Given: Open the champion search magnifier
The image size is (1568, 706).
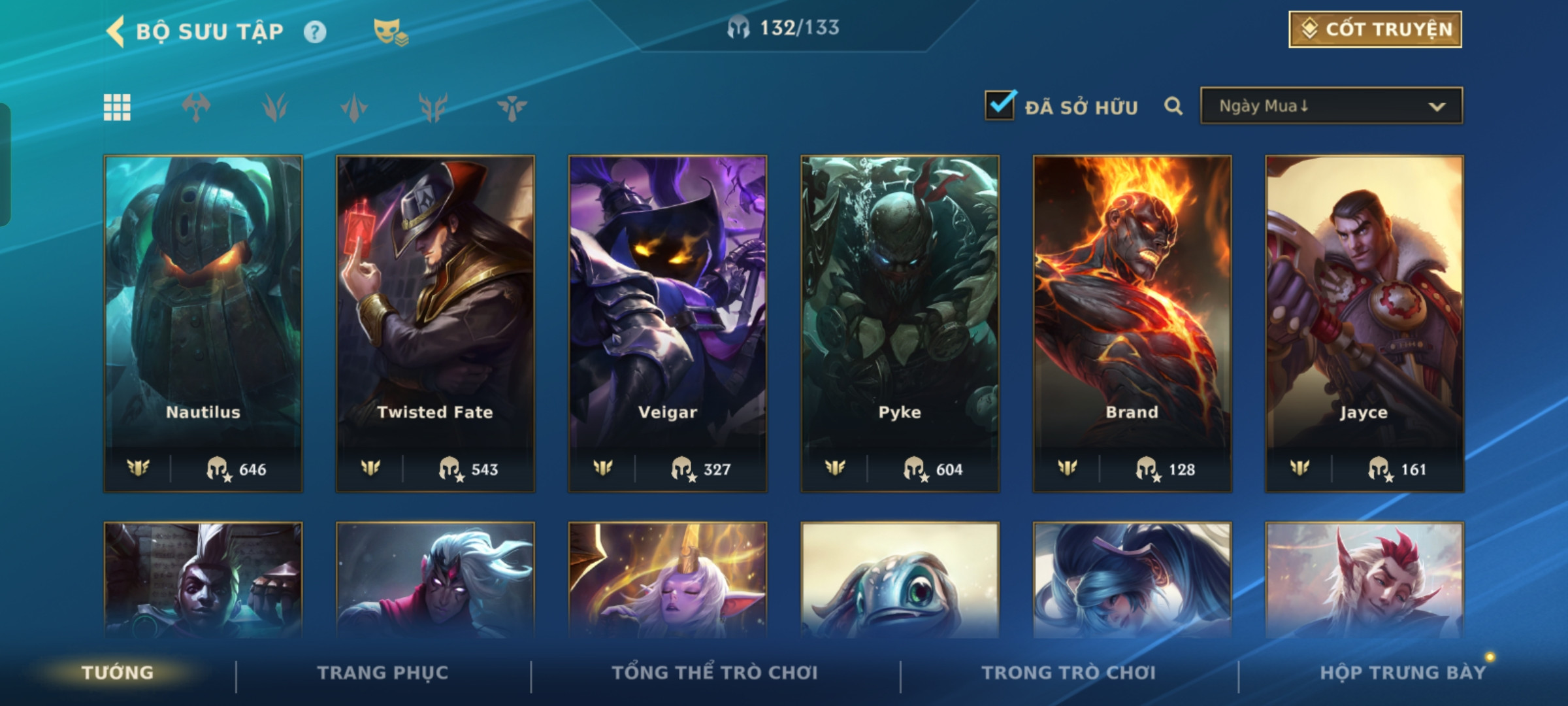Looking at the screenshot, I should 1173,106.
